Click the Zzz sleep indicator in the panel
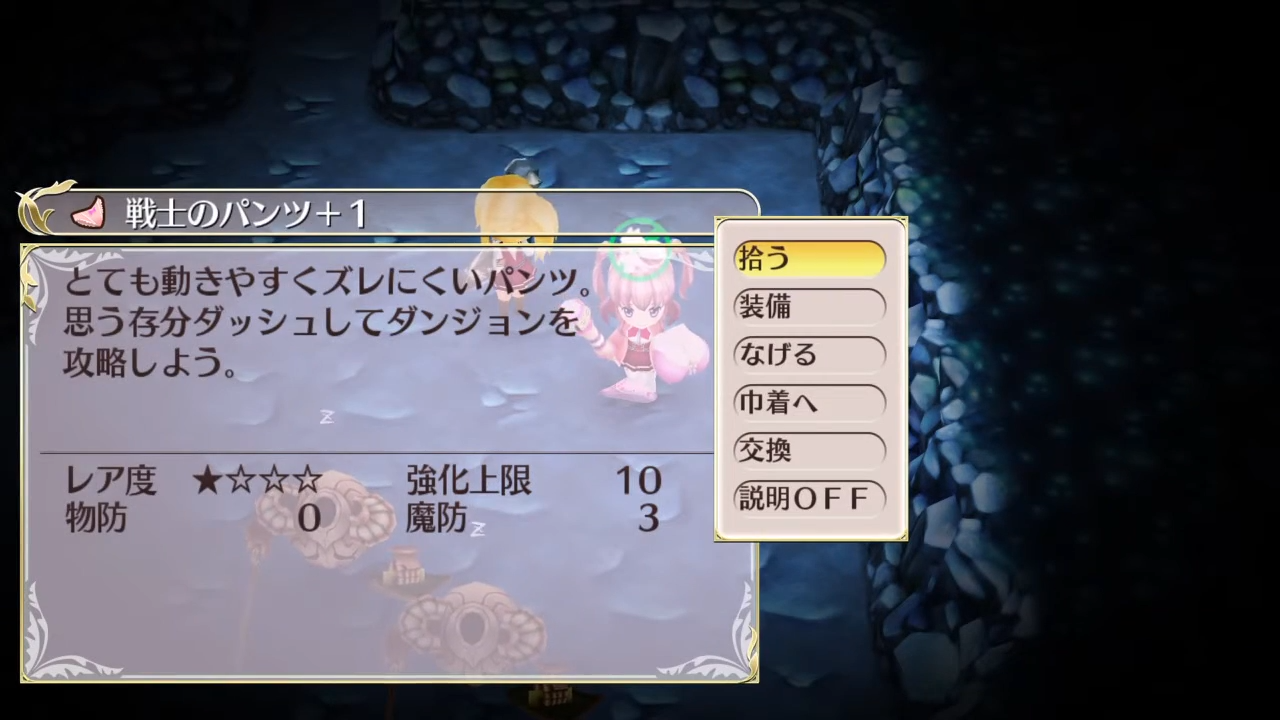The height and width of the screenshot is (720, 1280). click(x=327, y=417)
